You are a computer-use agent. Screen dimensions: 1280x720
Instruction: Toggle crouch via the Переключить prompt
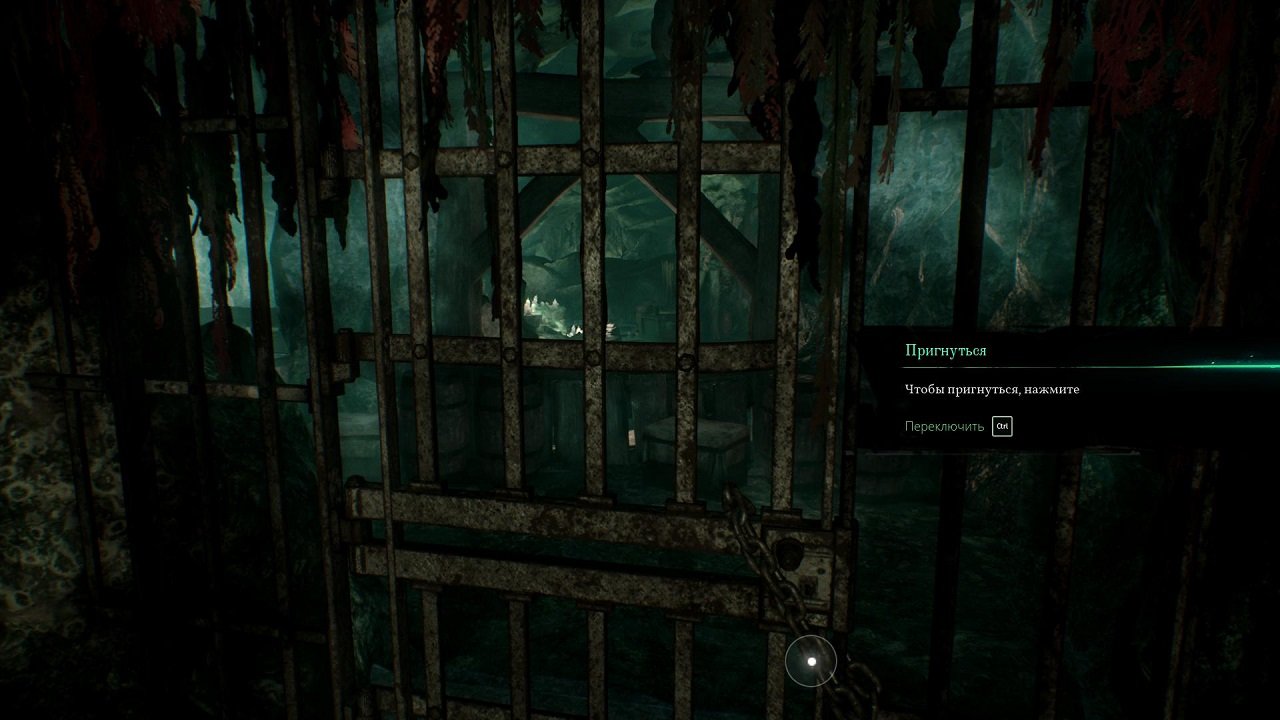point(1001,426)
